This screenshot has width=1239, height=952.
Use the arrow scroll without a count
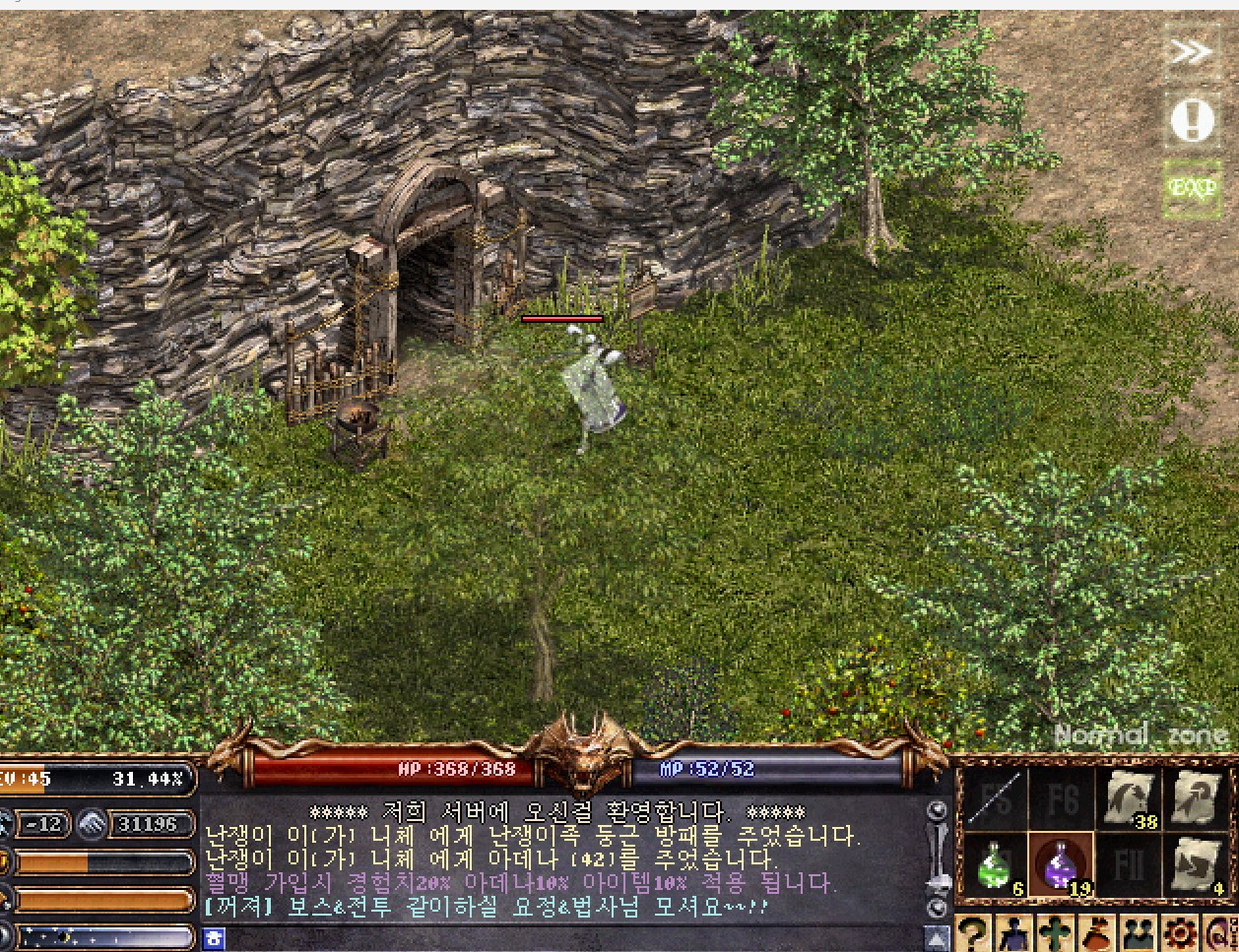click(x=1196, y=798)
